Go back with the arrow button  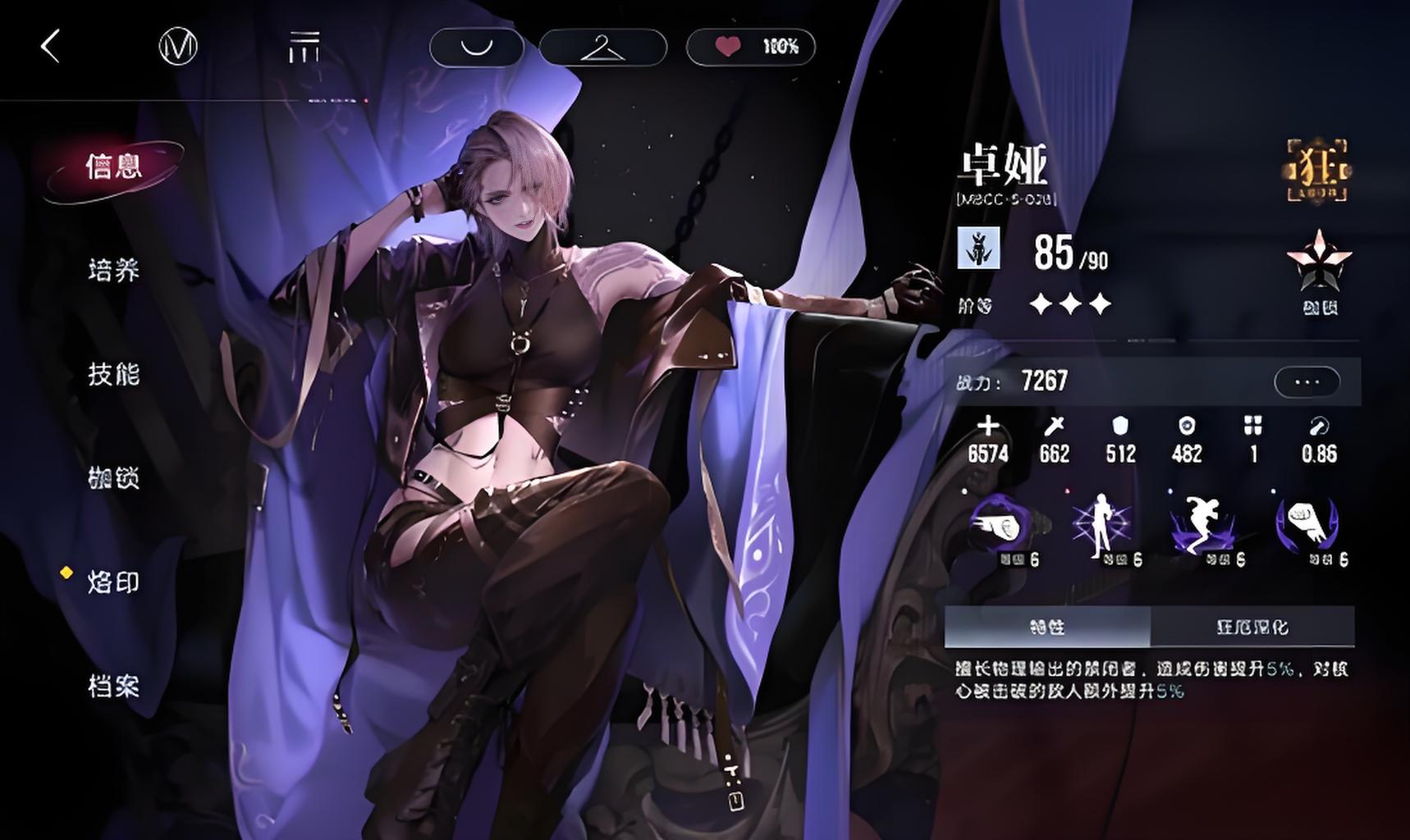[51, 46]
